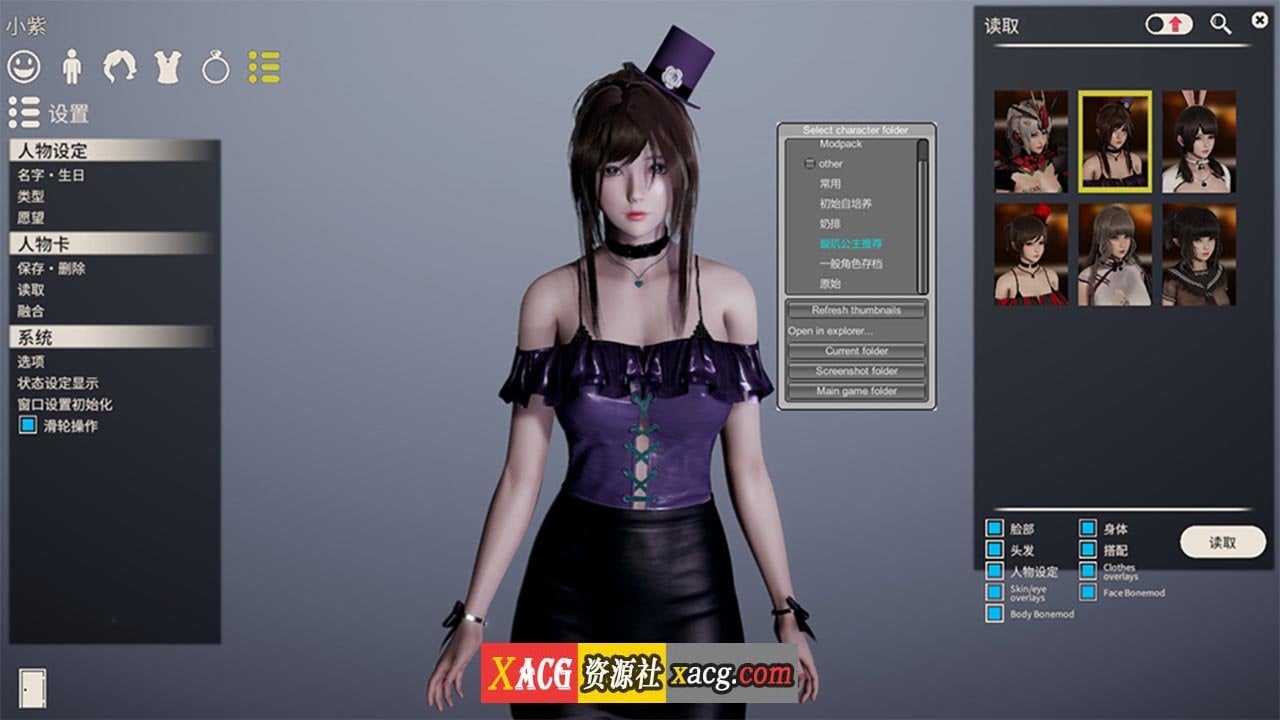Select the accessories ring icon

click(x=215, y=68)
